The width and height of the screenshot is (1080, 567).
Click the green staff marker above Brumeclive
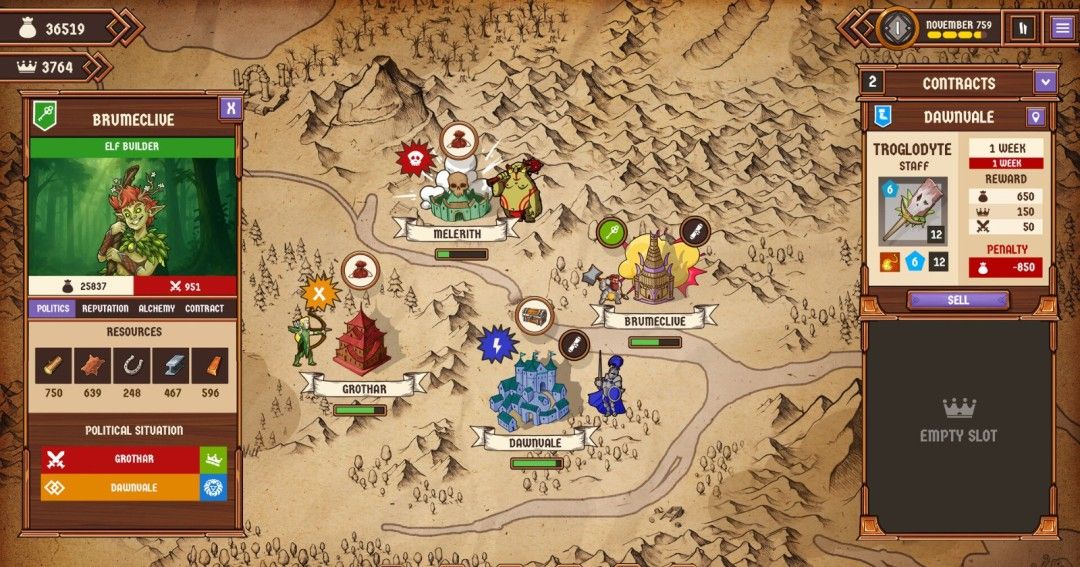click(611, 232)
